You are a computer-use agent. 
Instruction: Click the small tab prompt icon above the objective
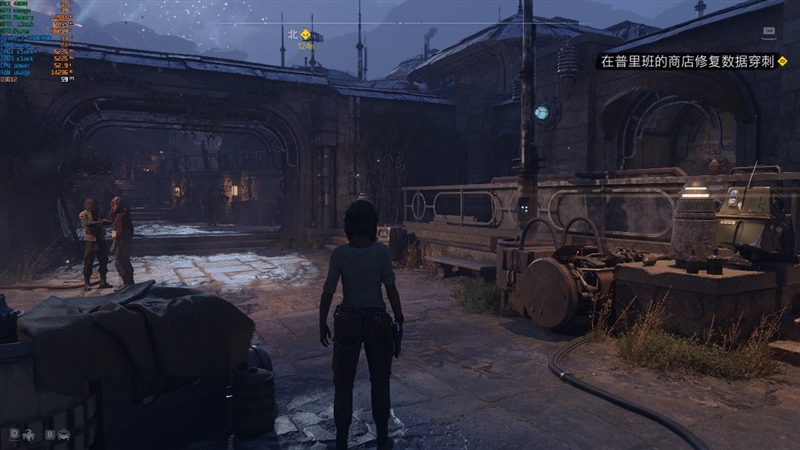(770, 33)
